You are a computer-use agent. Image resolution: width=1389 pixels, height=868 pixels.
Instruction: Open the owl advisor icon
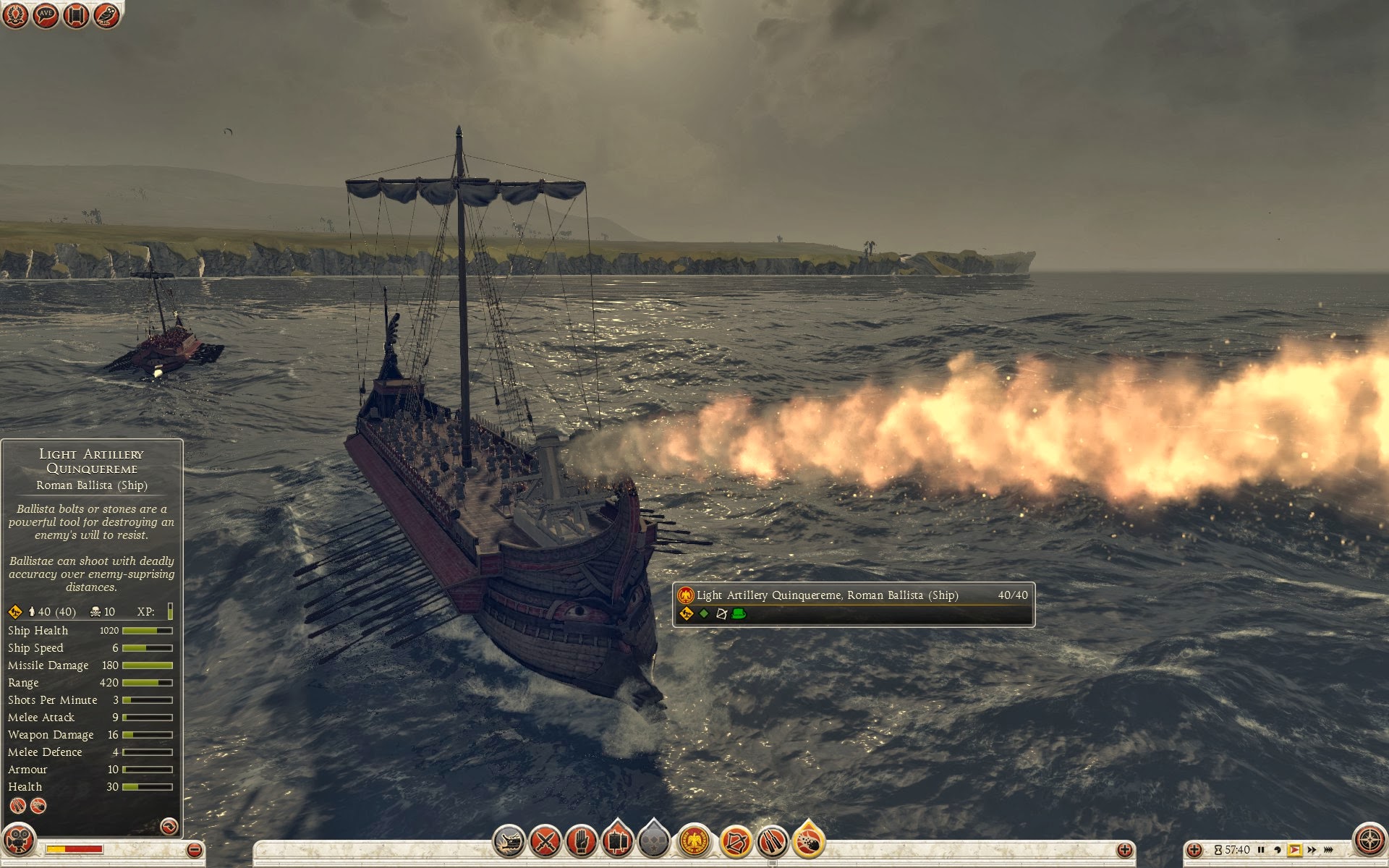point(106,15)
